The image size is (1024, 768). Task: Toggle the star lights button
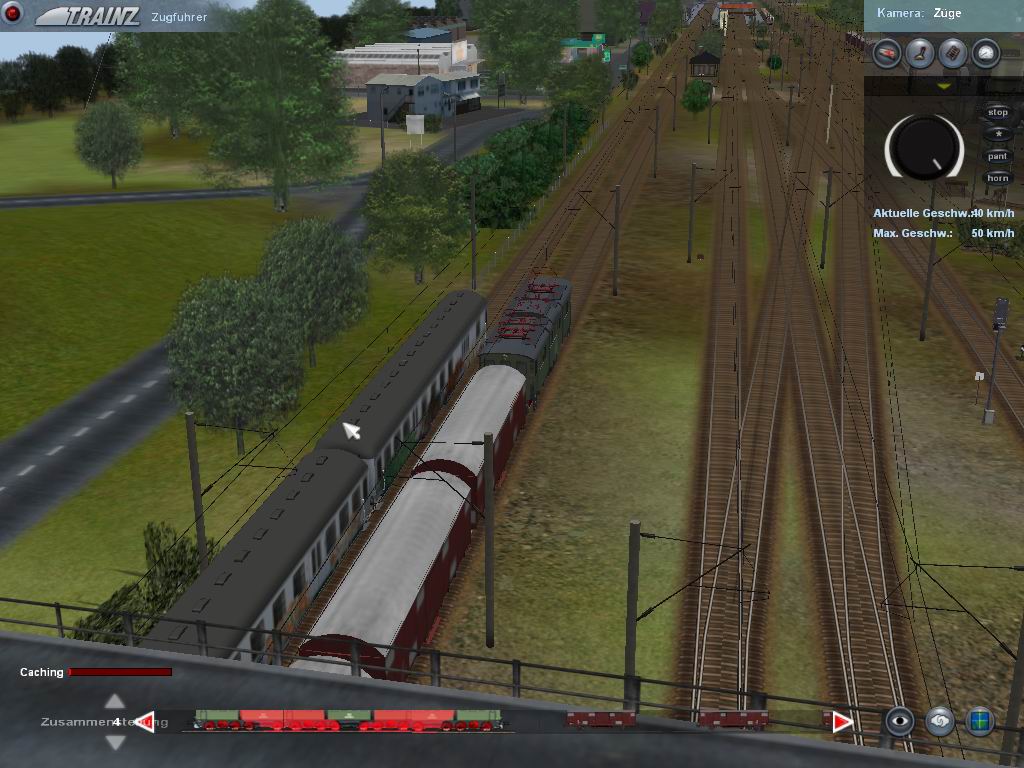point(997,134)
